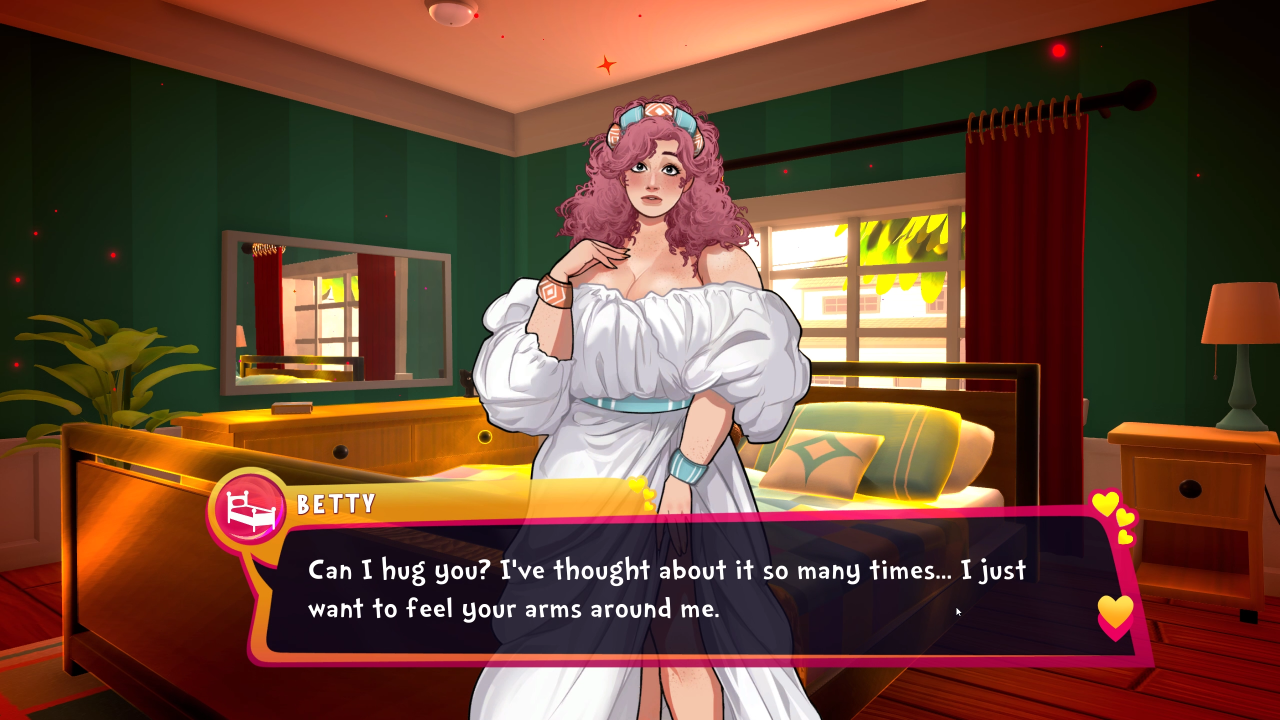This screenshot has height=720, width=1280.
Task: Advance dialogue with the orange heart icon
Action: pyautogui.click(x=1115, y=612)
